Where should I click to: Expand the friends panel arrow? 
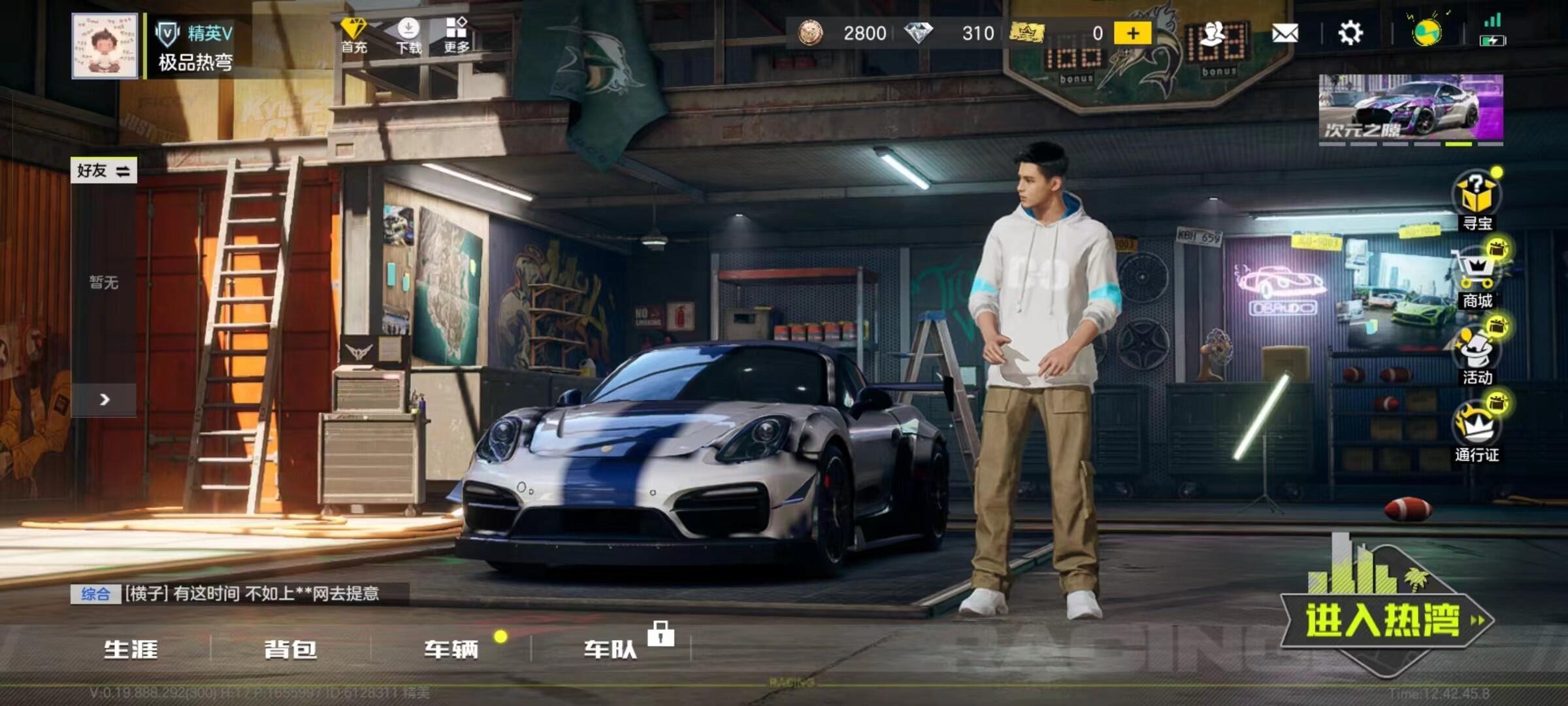(x=104, y=399)
